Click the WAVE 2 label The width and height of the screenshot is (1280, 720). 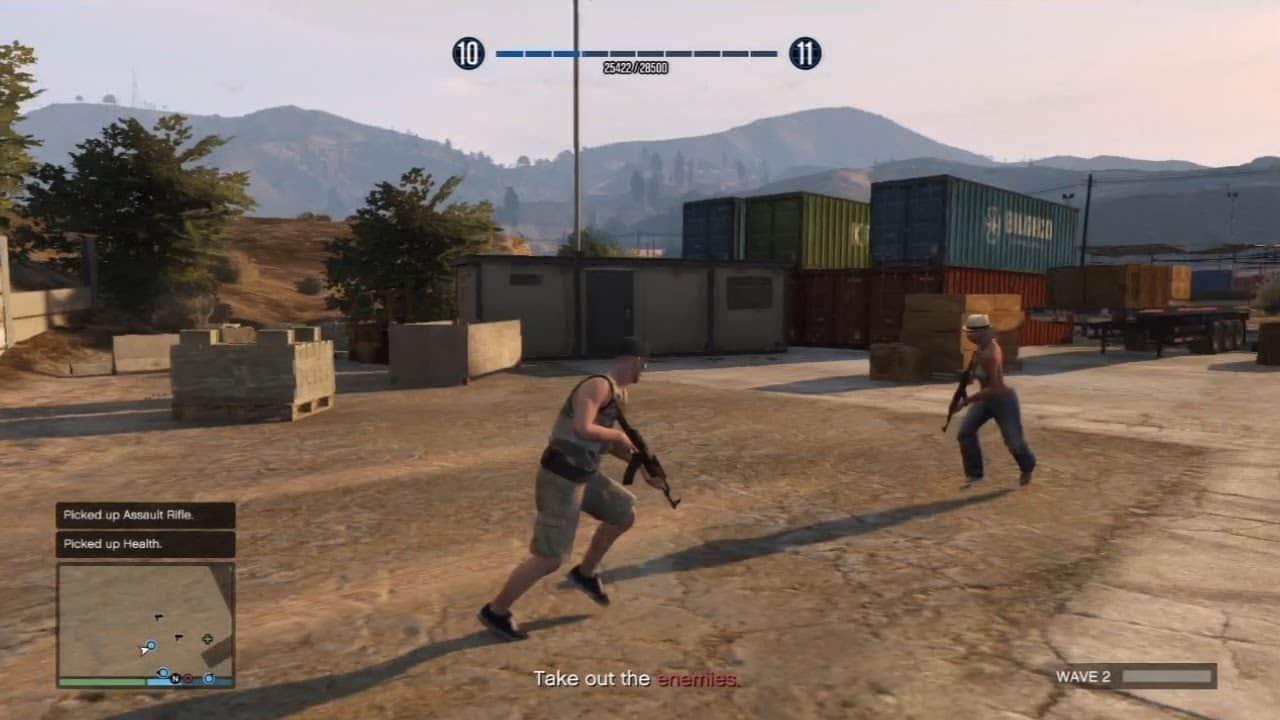(x=1086, y=677)
